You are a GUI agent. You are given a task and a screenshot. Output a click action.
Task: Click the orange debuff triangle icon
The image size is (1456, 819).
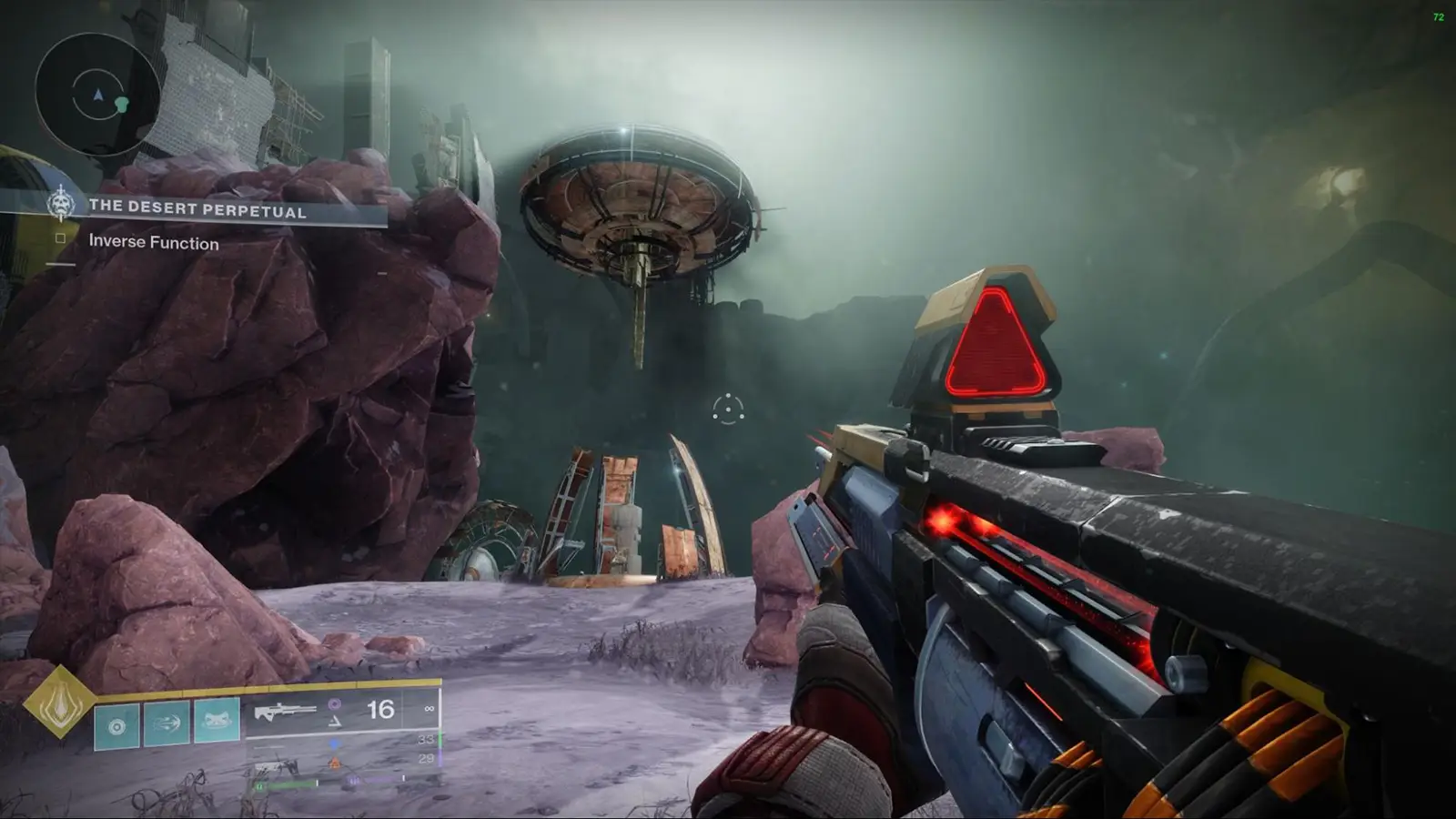[336, 762]
